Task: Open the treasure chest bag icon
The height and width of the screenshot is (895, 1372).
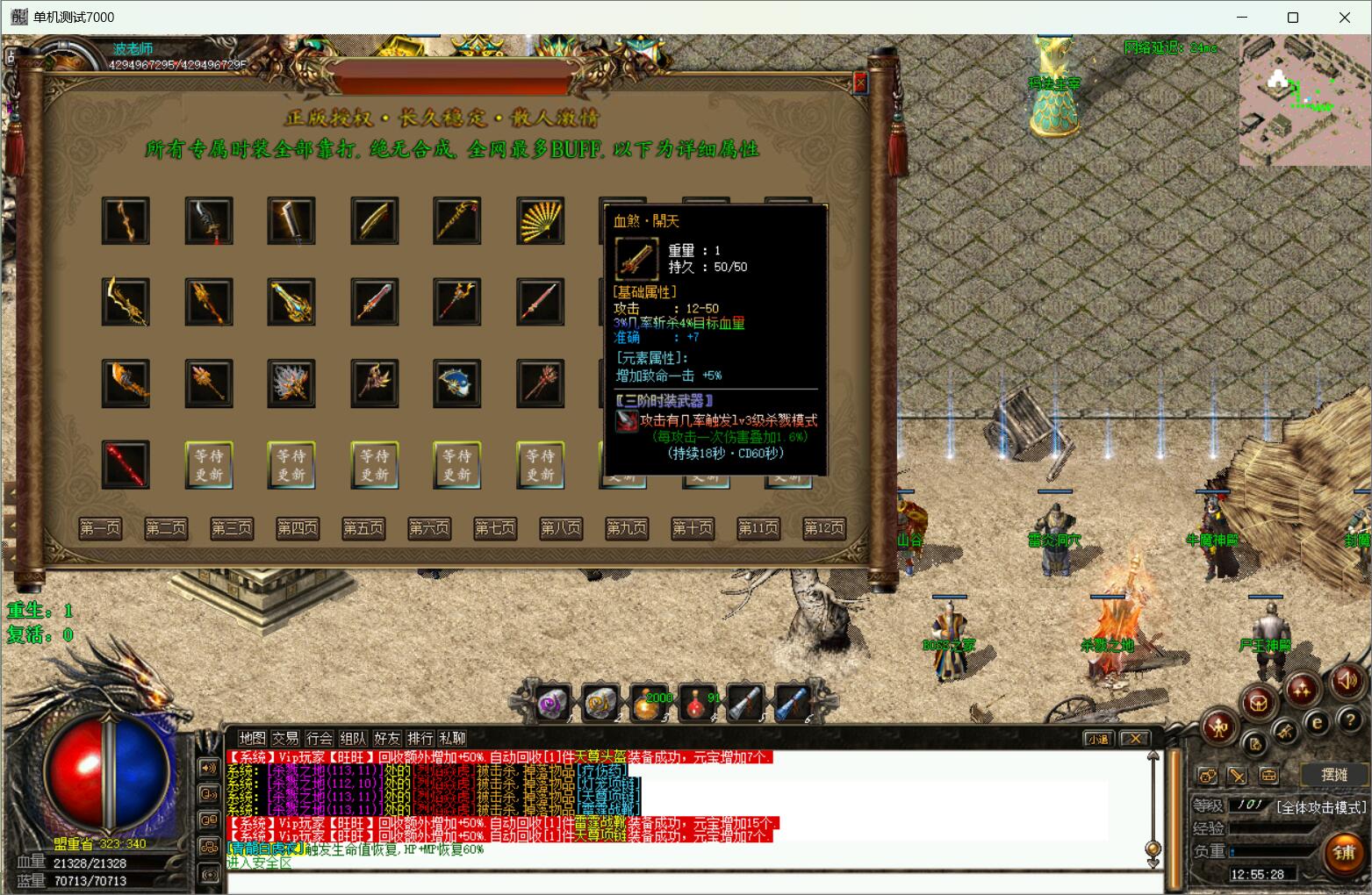Action: click(x=1259, y=702)
